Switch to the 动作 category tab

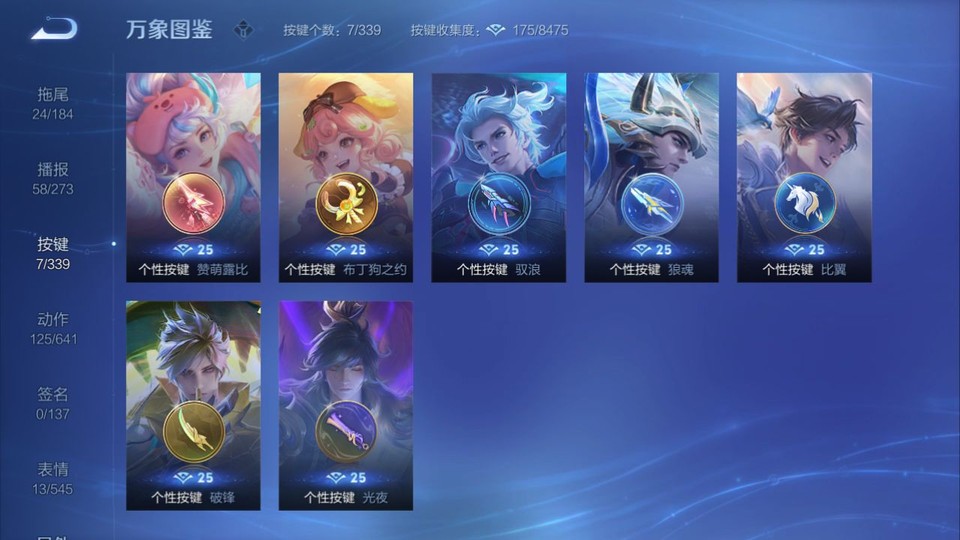click(x=54, y=328)
